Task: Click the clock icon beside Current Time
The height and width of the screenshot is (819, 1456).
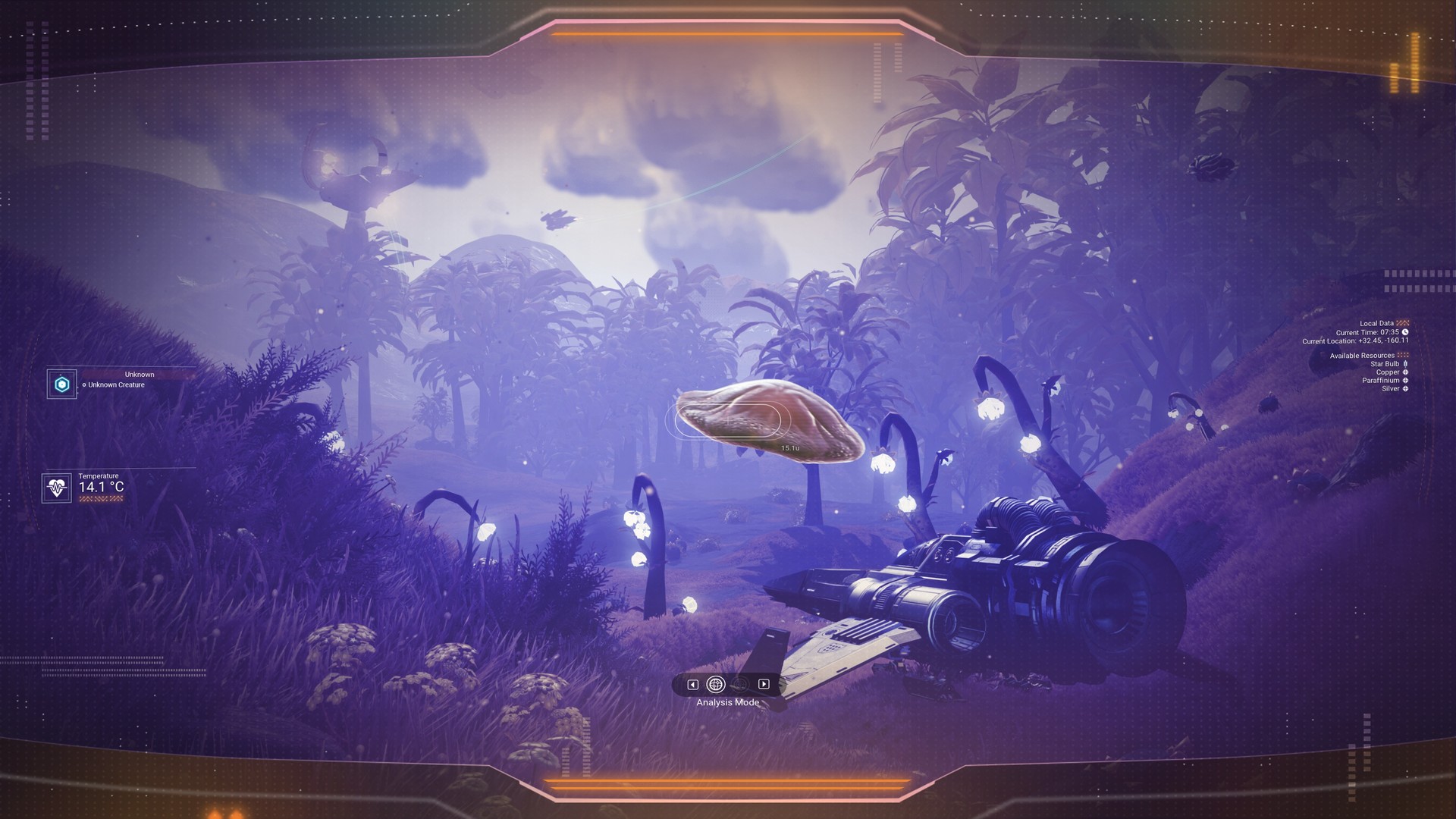Action: pyautogui.click(x=1405, y=332)
